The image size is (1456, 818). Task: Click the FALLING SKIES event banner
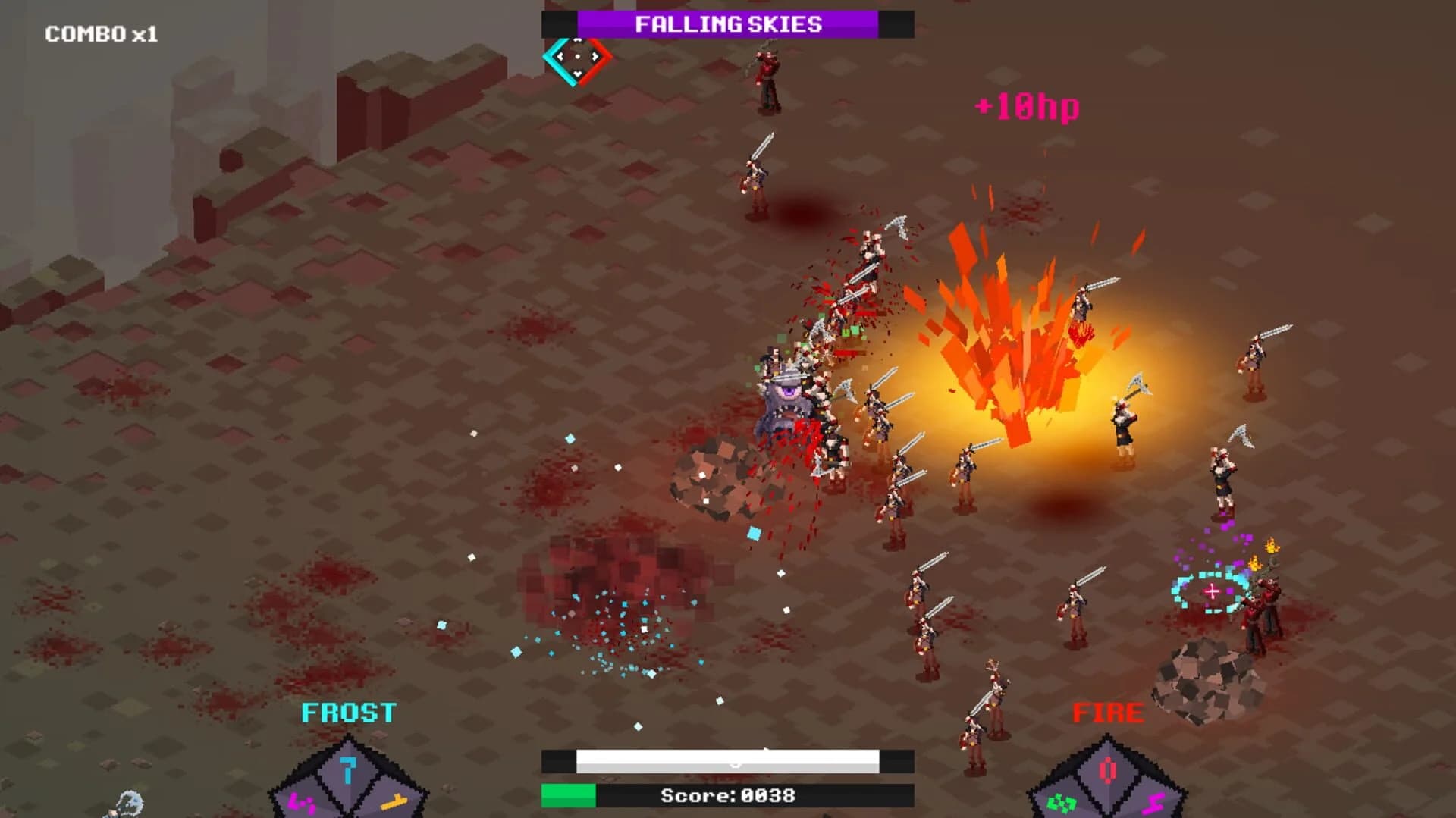[728, 24]
